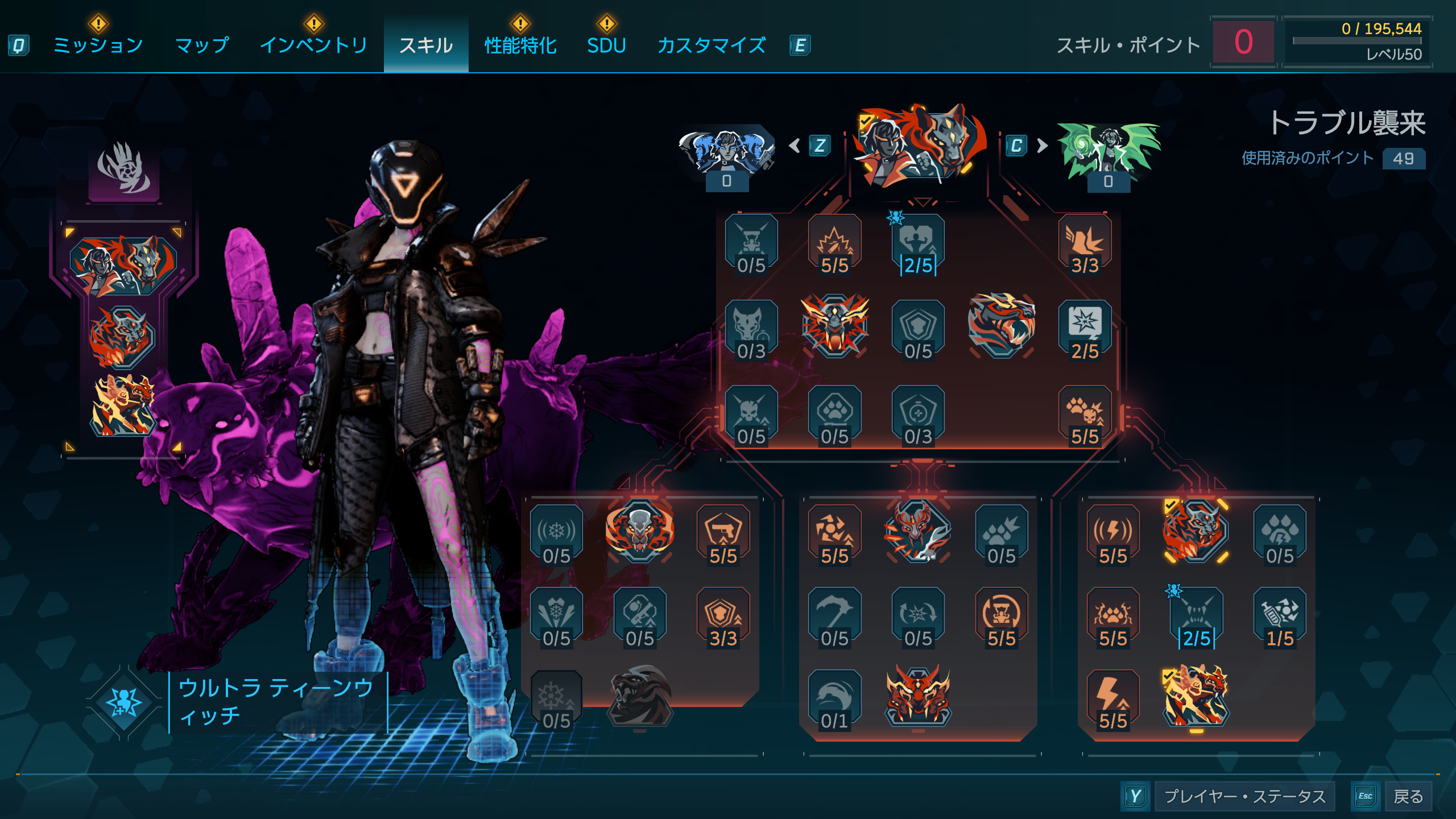Image resolution: width=1456 pixels, height=819 pixels.
Task: Open the インベントリ tab
Action: [313, 45]
